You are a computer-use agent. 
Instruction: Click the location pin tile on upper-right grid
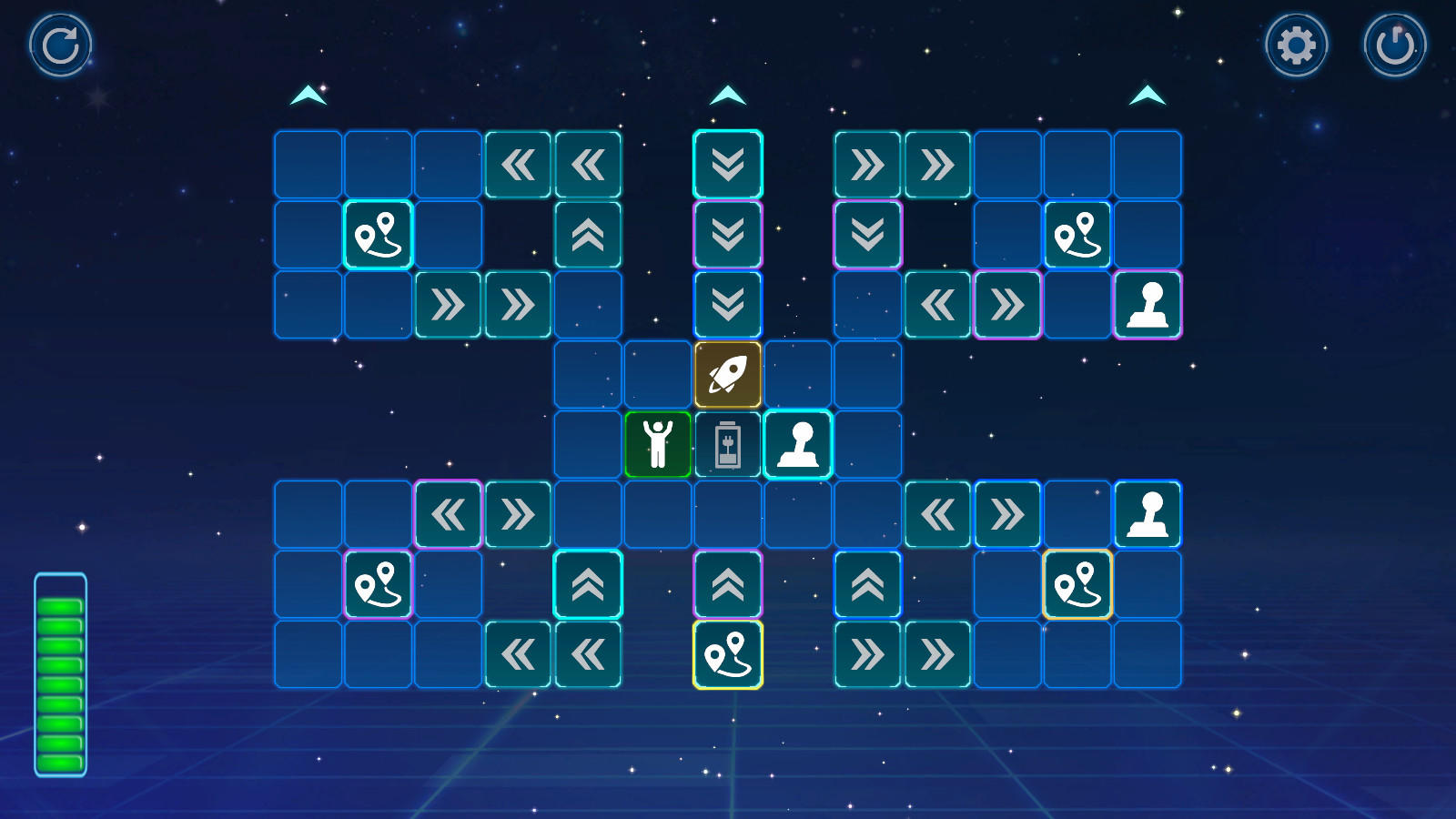pyautogui.click(x=1079, y=234)
